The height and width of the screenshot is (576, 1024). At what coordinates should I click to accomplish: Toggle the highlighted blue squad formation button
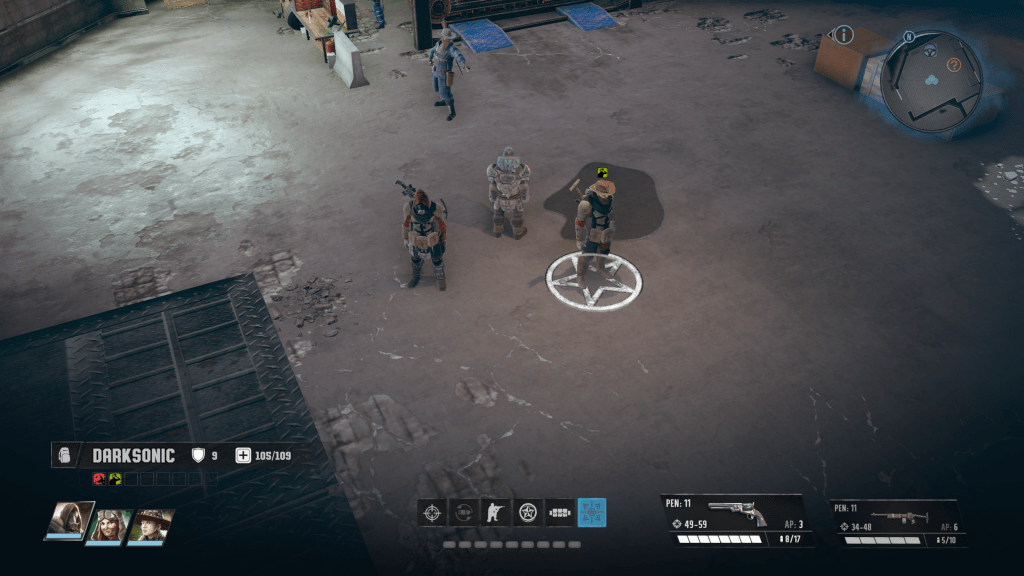(x=592, y=513)
